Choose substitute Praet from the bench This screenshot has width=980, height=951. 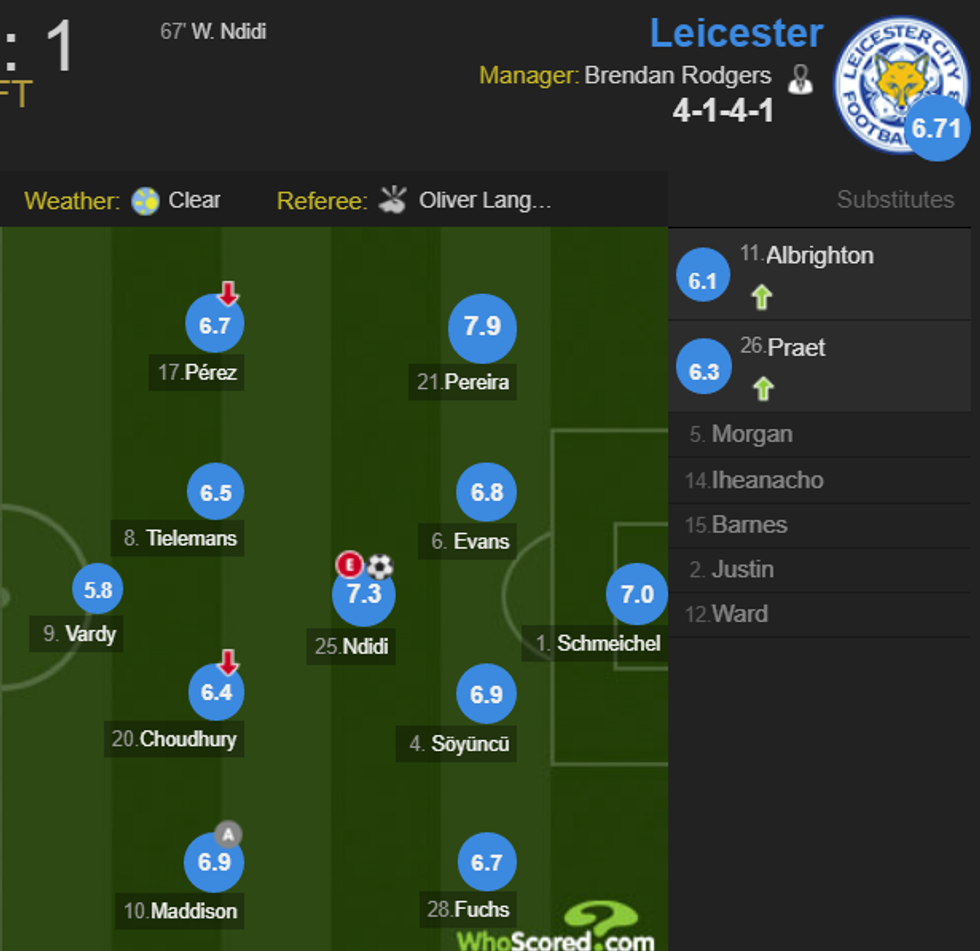coord(797,348)
